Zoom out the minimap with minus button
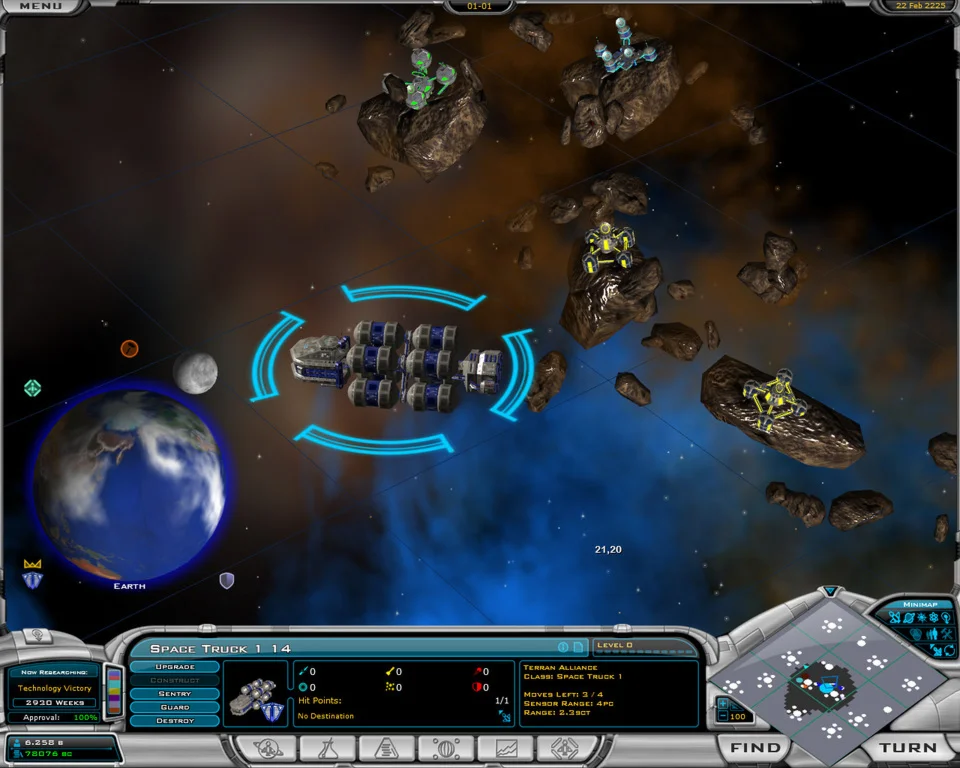 coord(723,717)
